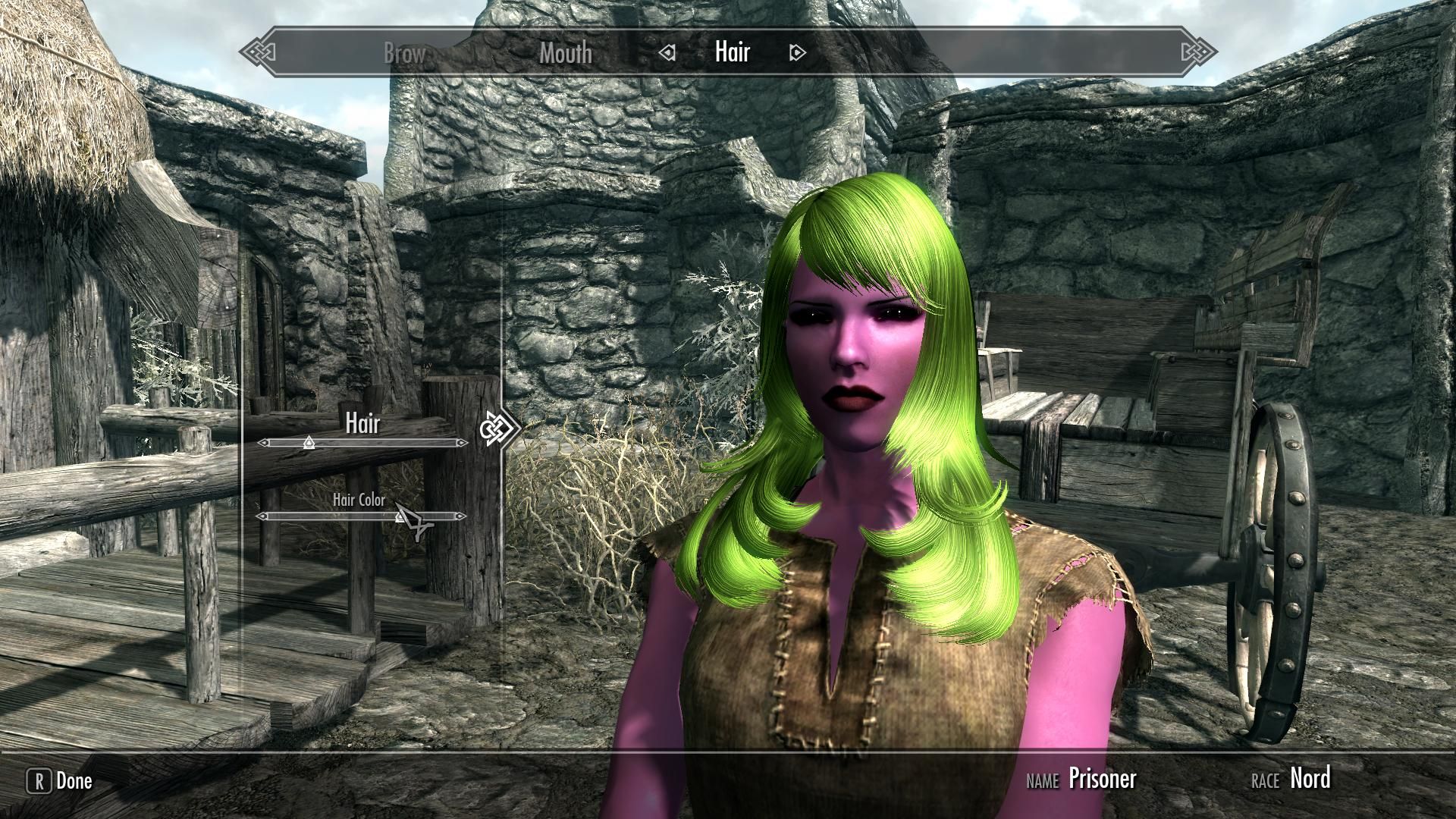The width and height of the screenshot is (1456, 819).
Task: Click the right arrowhead of the Hair slider
Action: click(x=461, y=441)
